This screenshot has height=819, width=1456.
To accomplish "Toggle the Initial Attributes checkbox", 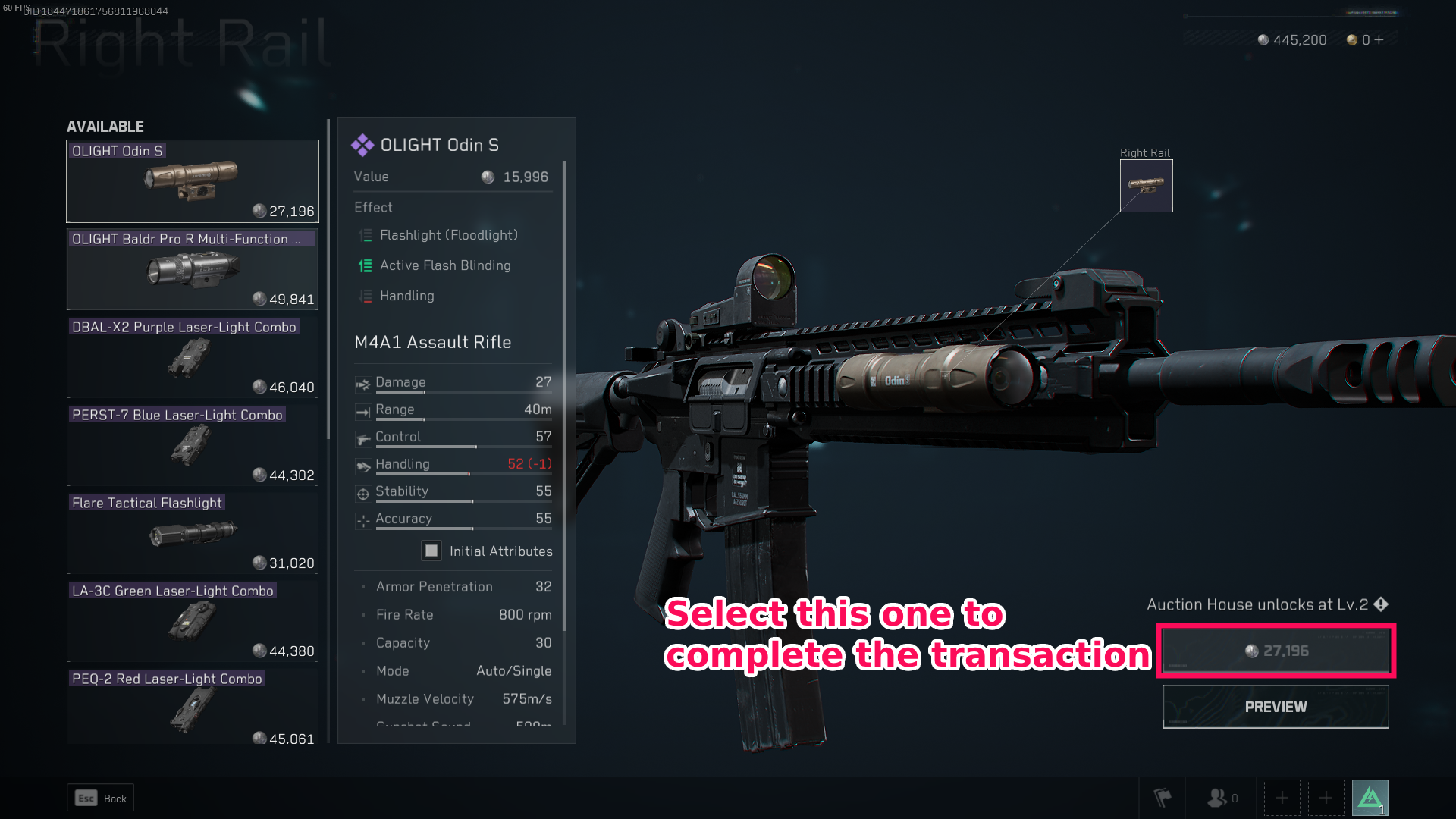I will (x=431, y=551).
